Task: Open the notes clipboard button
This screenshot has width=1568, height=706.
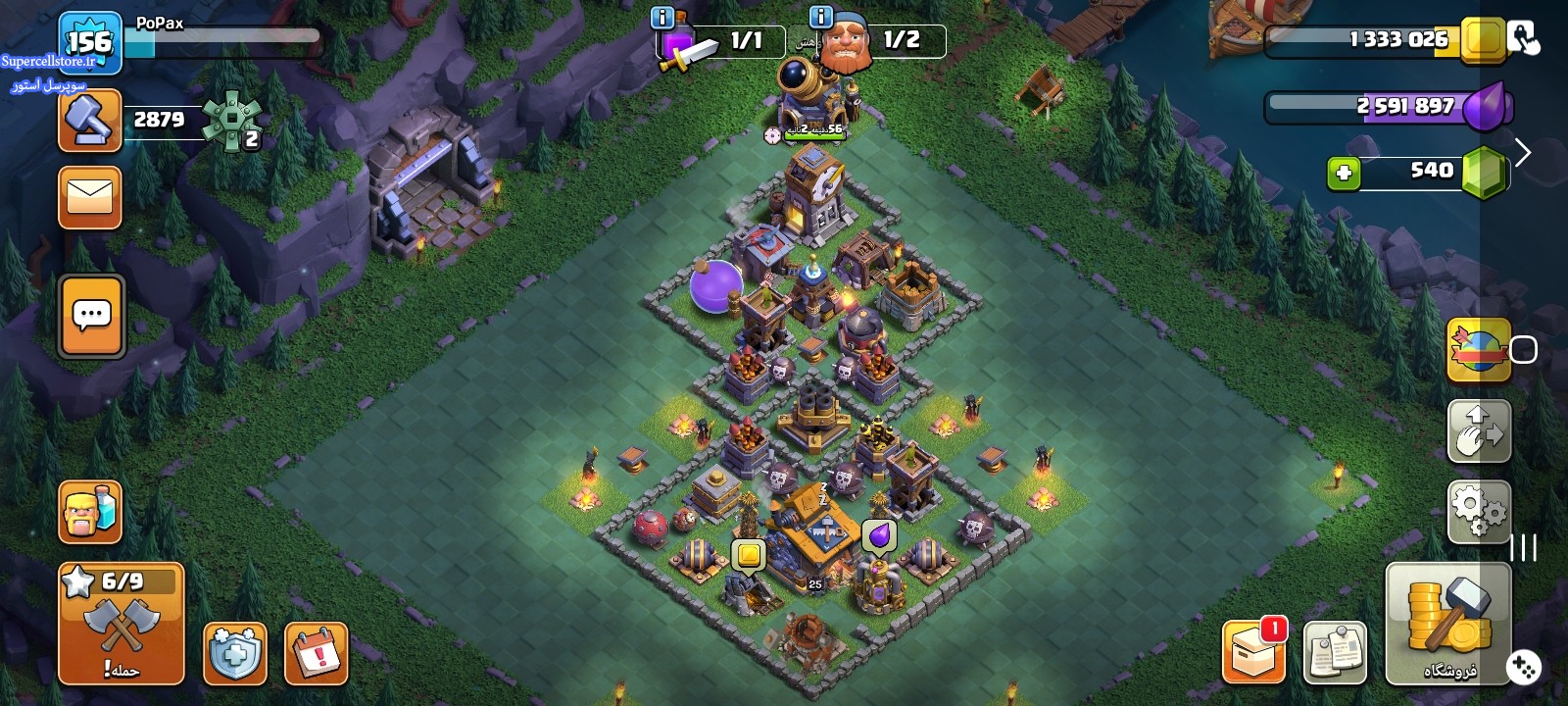Action: pos(1335,652)
